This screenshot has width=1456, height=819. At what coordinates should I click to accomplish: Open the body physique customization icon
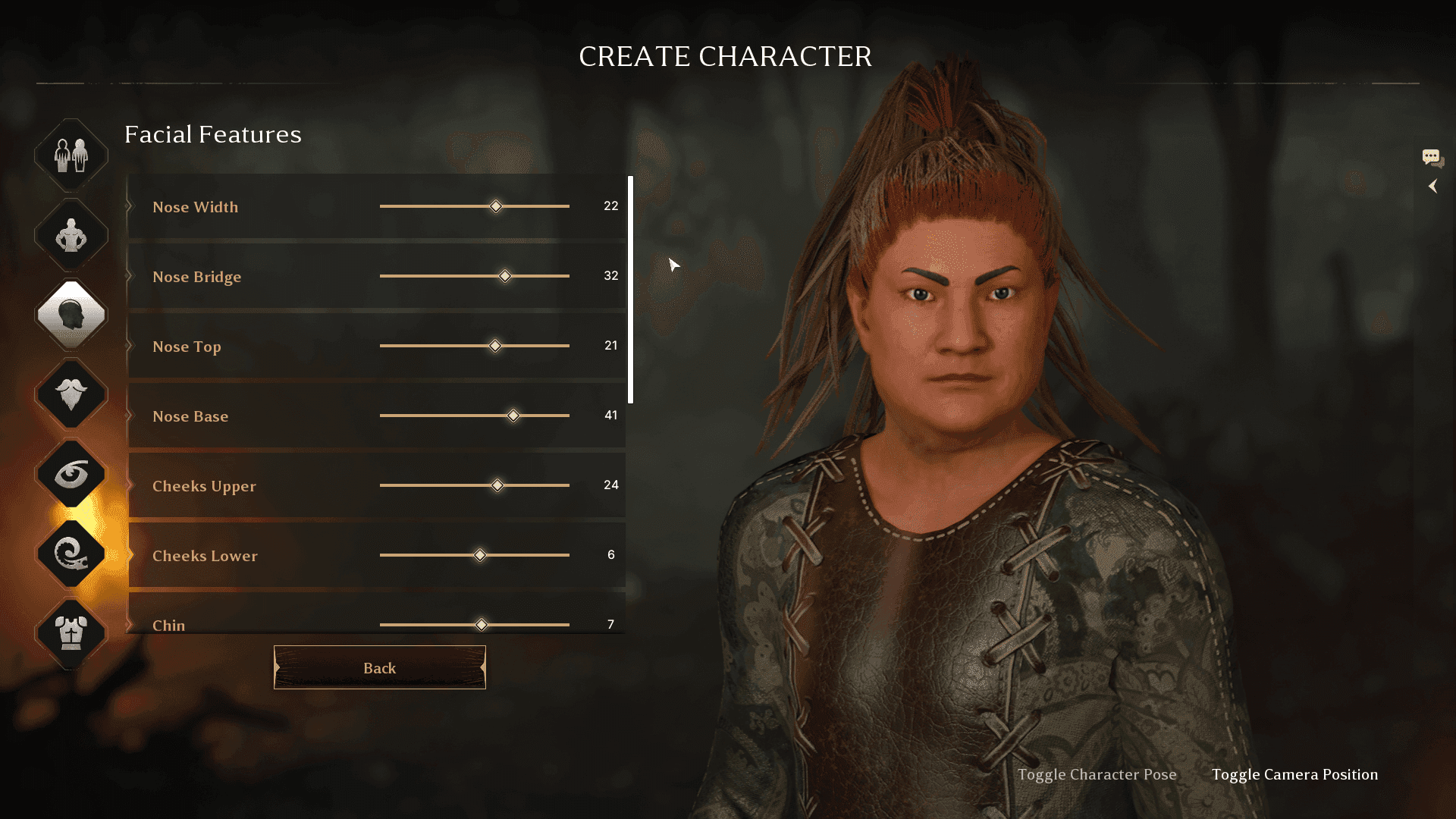click(x=71, y=236)
